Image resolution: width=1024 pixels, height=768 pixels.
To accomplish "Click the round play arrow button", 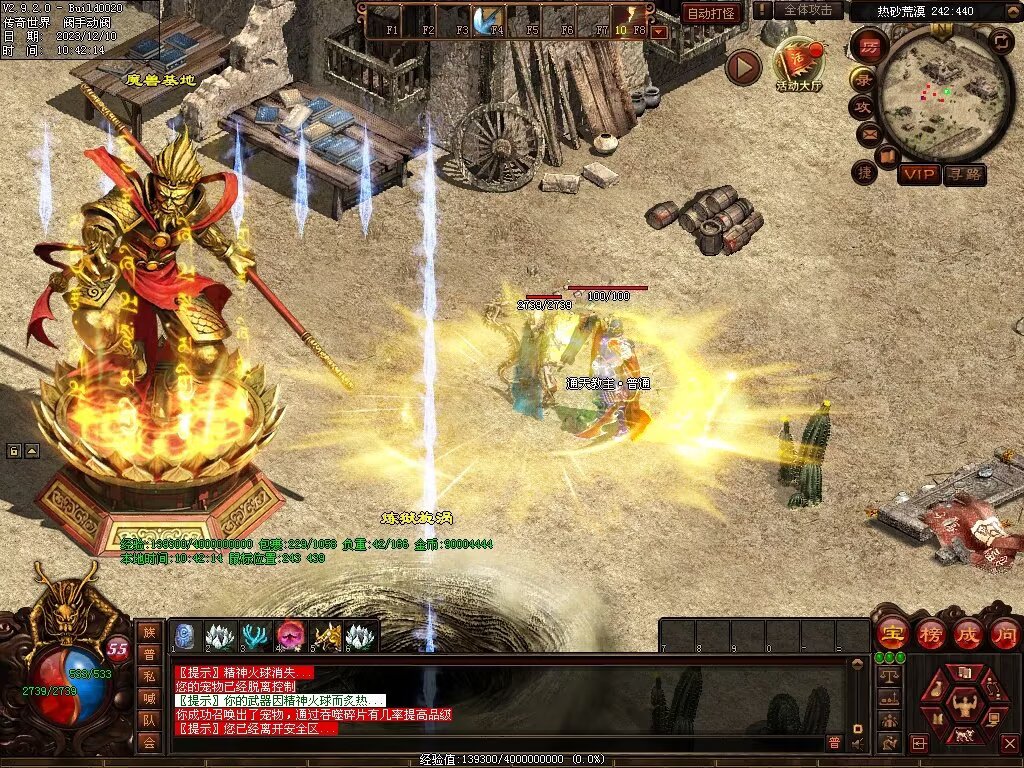I will click(743, 67).
